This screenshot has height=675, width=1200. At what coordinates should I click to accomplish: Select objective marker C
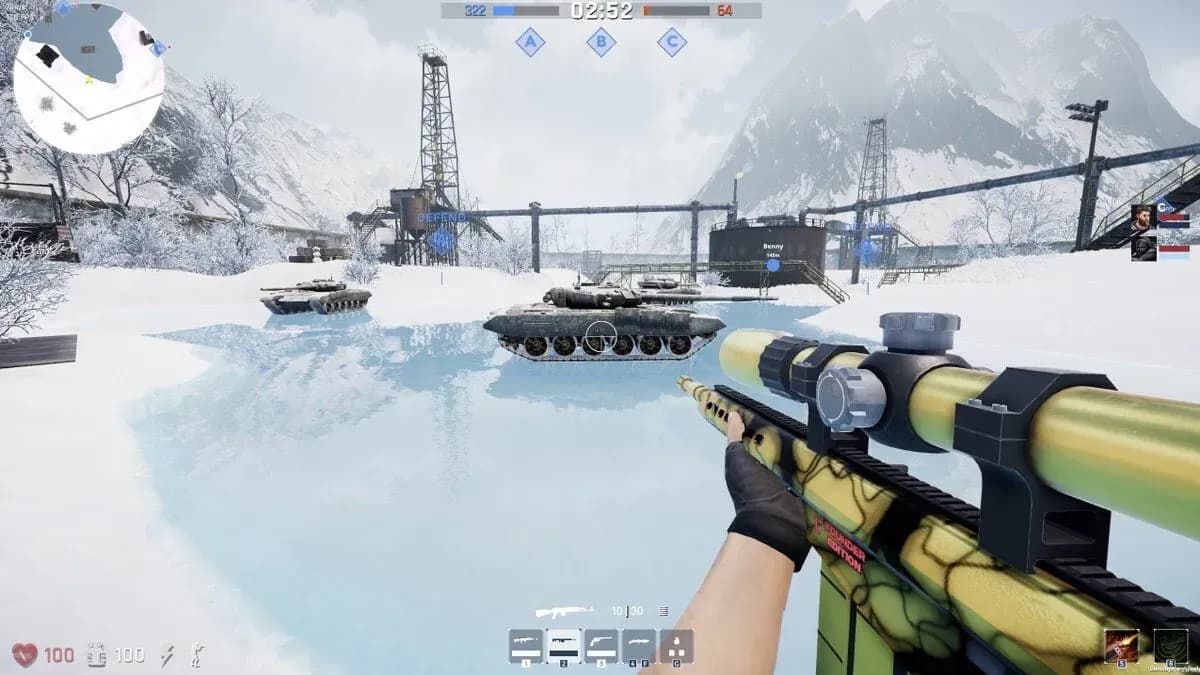point(672,42)
